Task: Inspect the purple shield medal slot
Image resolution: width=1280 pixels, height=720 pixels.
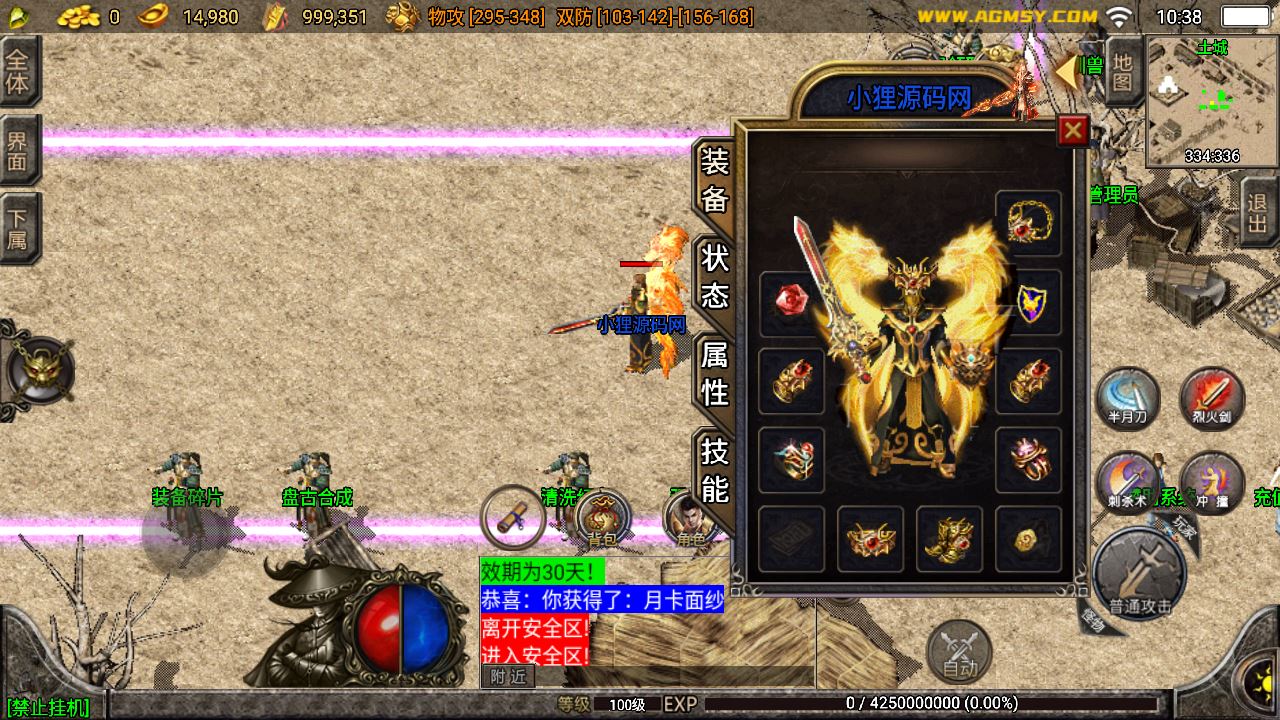Action: coord(1028,302)
